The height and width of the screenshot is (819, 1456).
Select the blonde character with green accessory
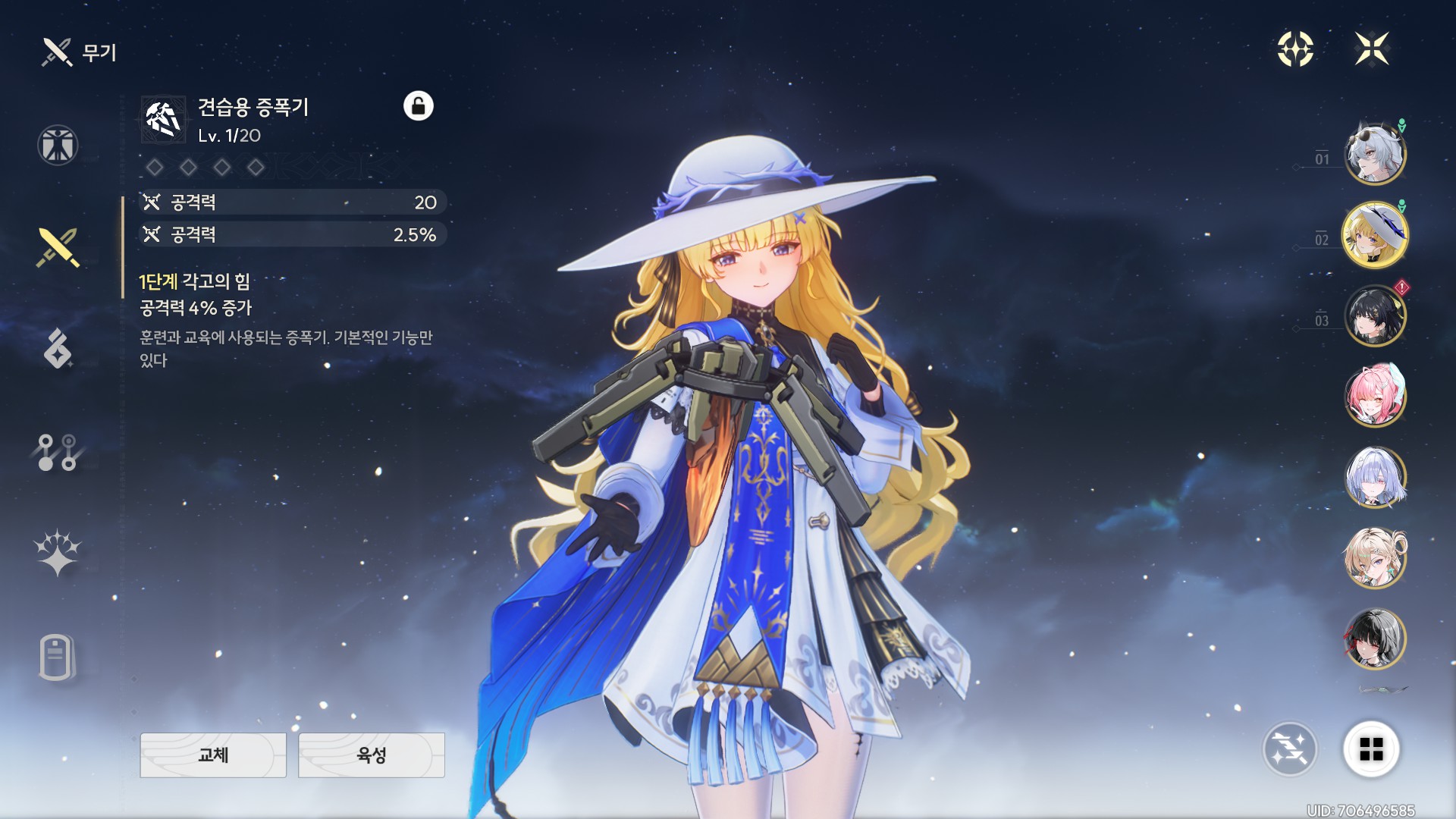1375,558
